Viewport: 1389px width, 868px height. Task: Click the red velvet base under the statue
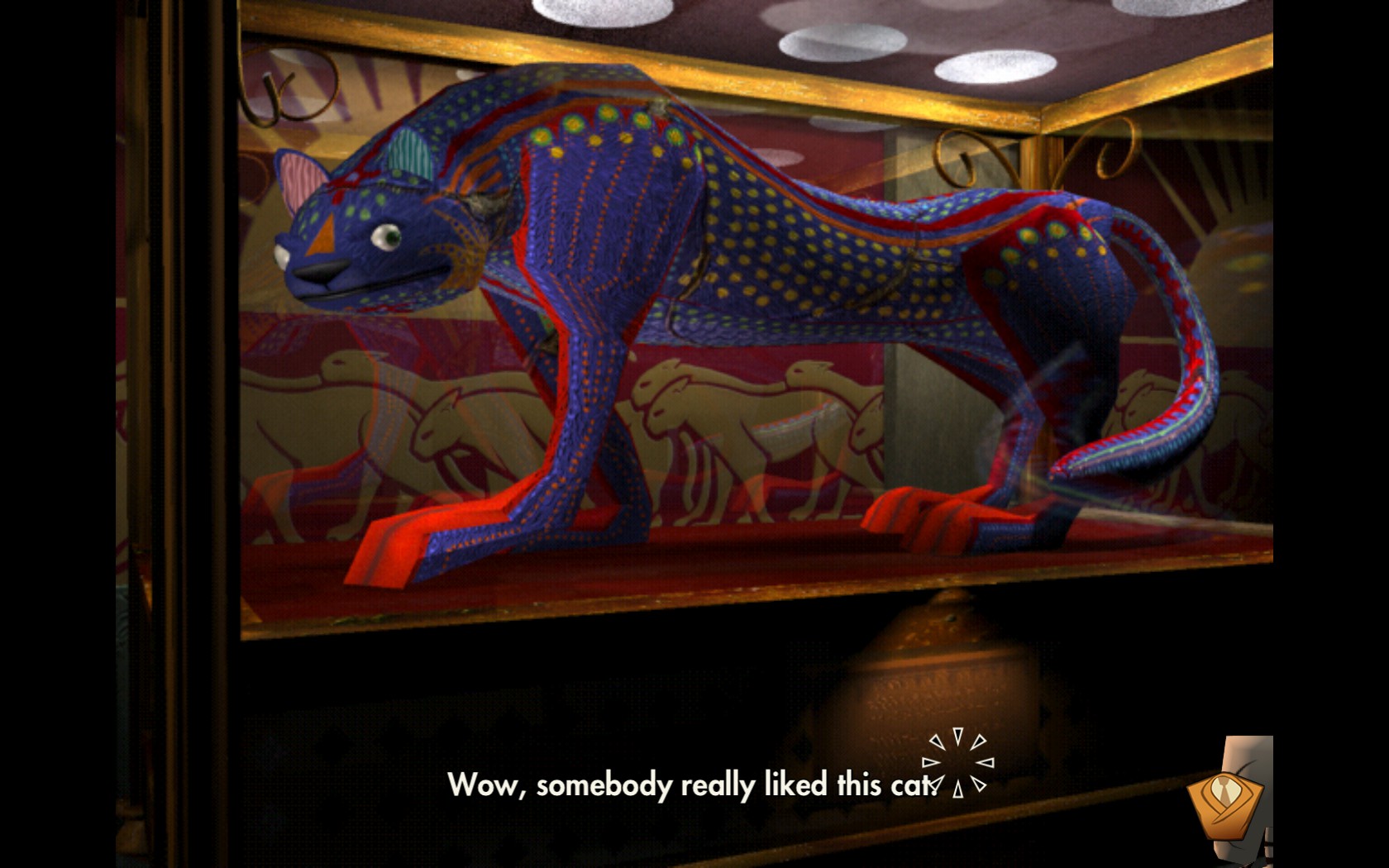(703, 570)
